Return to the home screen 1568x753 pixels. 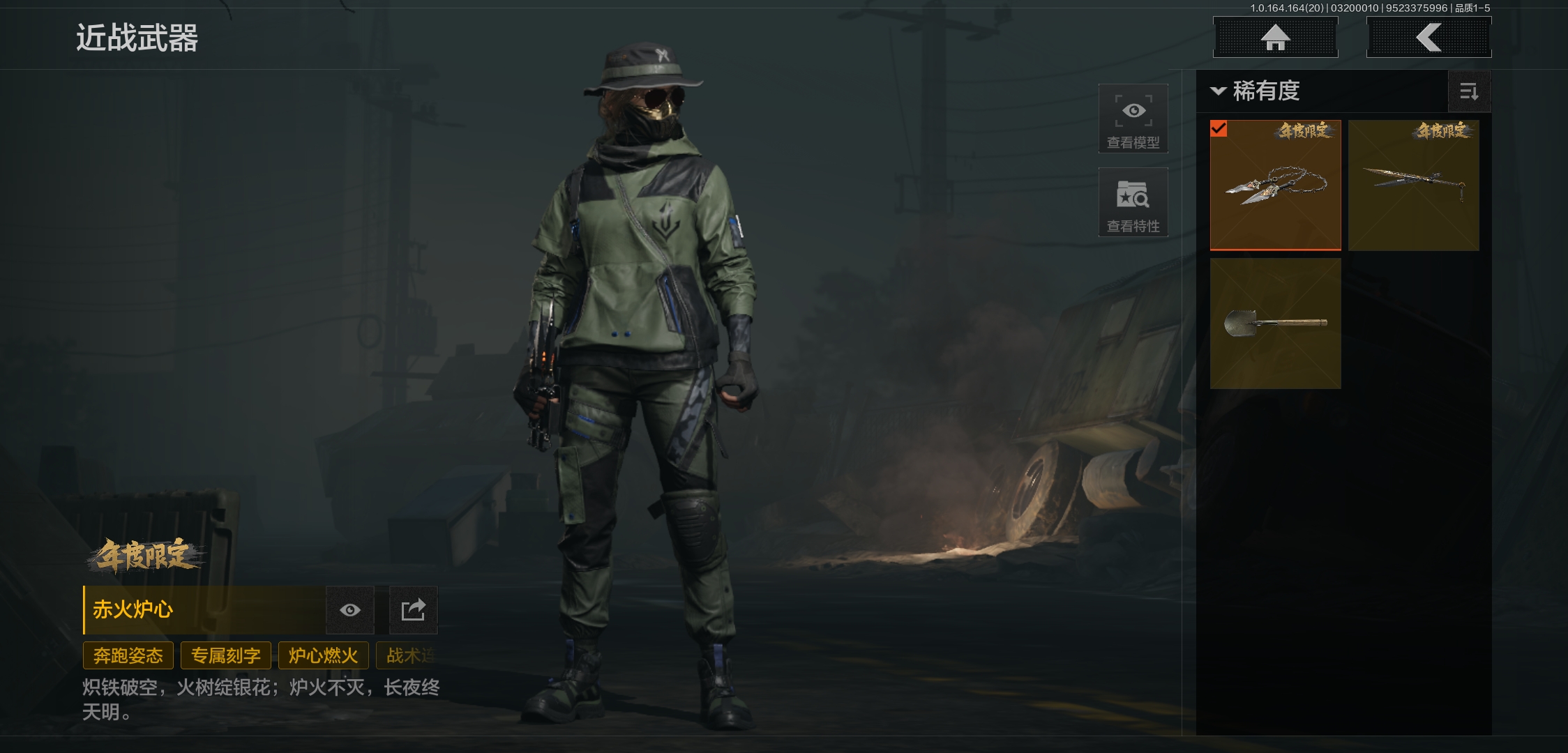[x=1275, y=38]
